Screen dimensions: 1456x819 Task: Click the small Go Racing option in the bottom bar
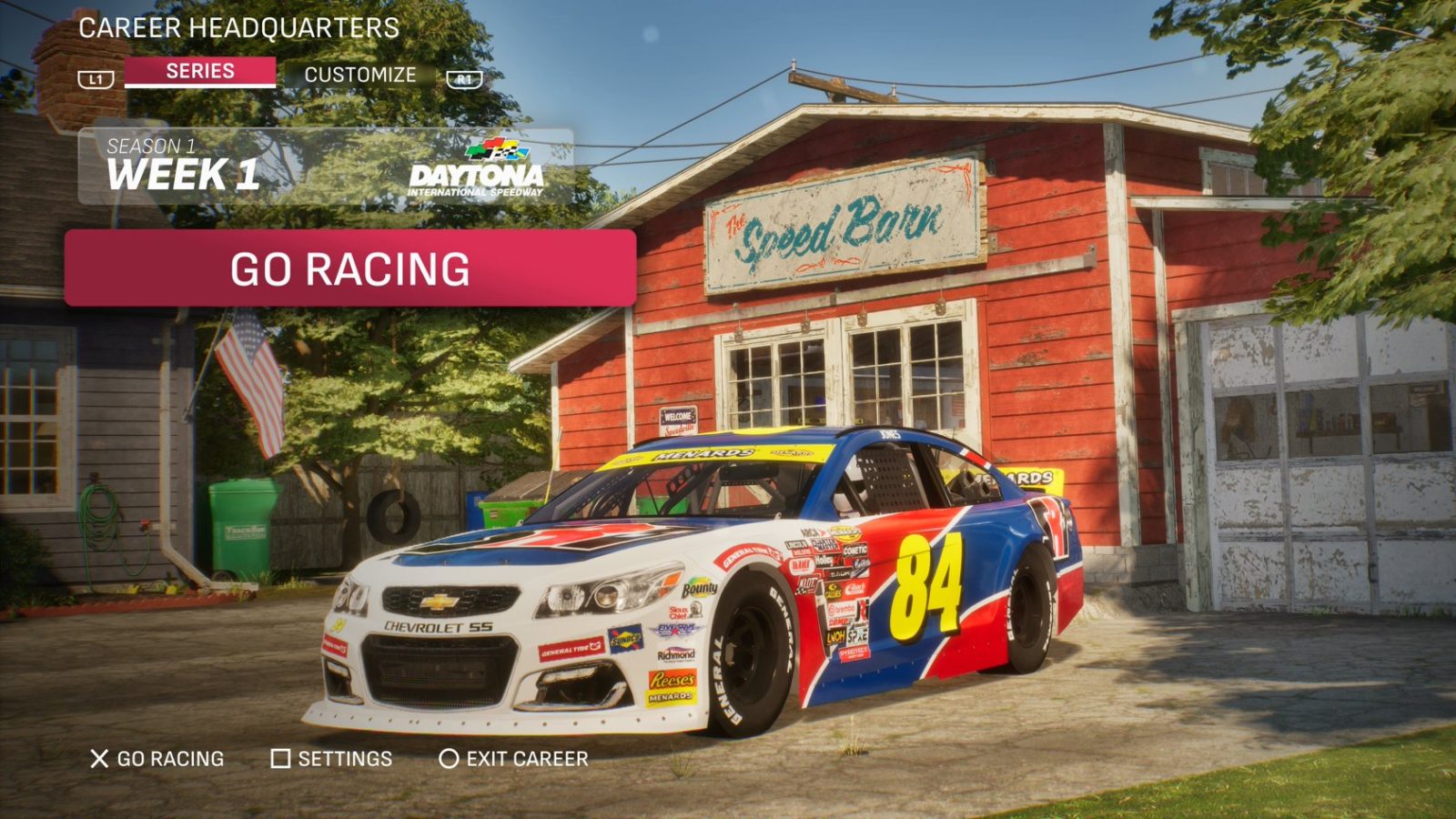click(157, 759)
